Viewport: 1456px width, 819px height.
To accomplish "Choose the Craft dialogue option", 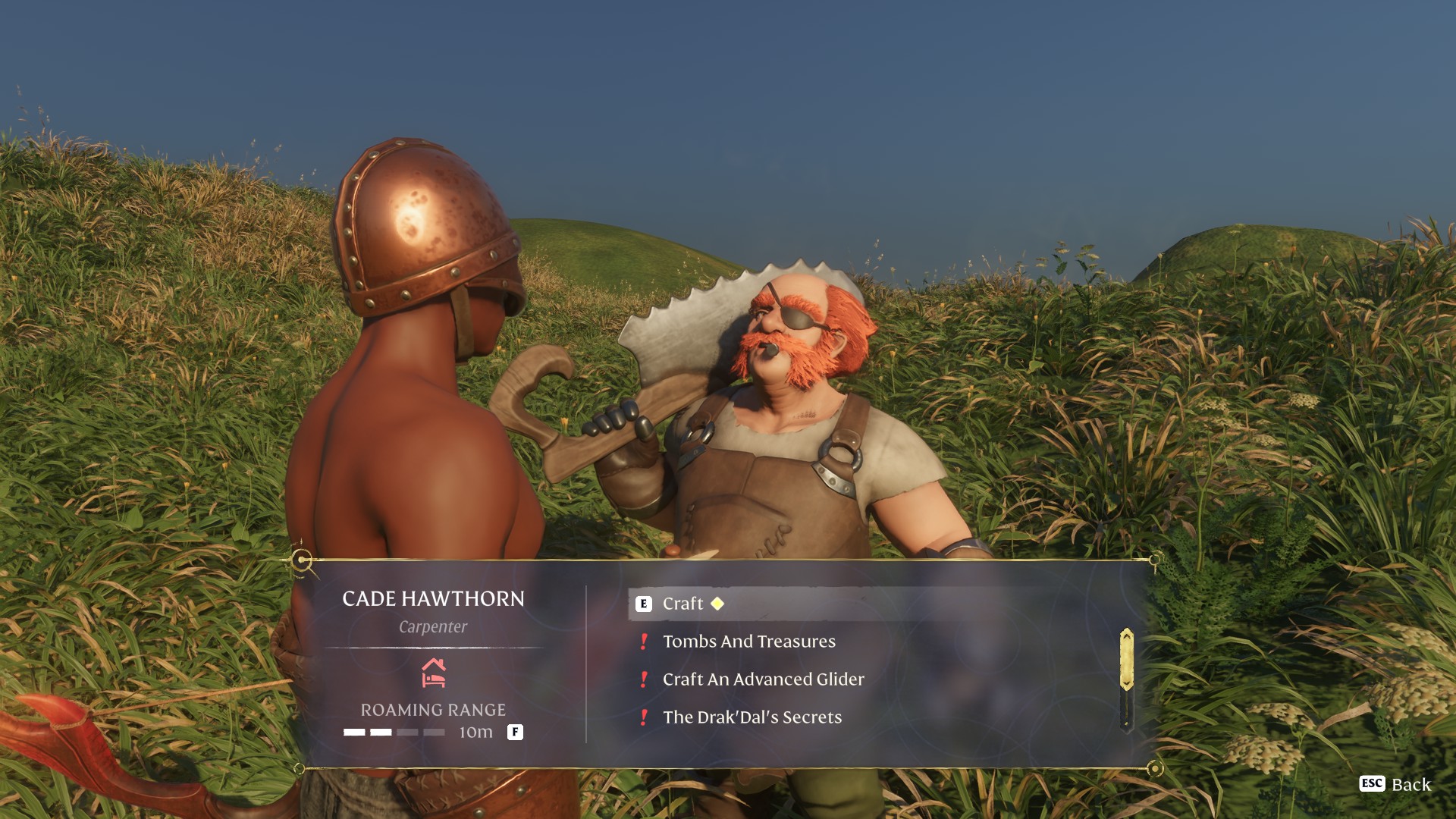I will click(682, 604).
